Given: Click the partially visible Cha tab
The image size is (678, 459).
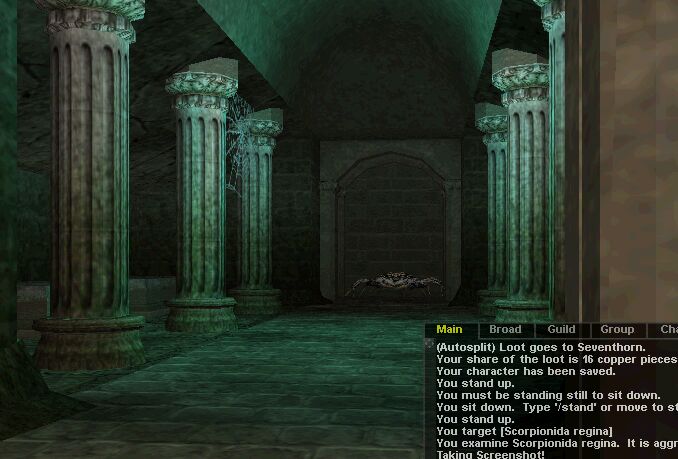Looking at the screenshot, I should 666,330.
